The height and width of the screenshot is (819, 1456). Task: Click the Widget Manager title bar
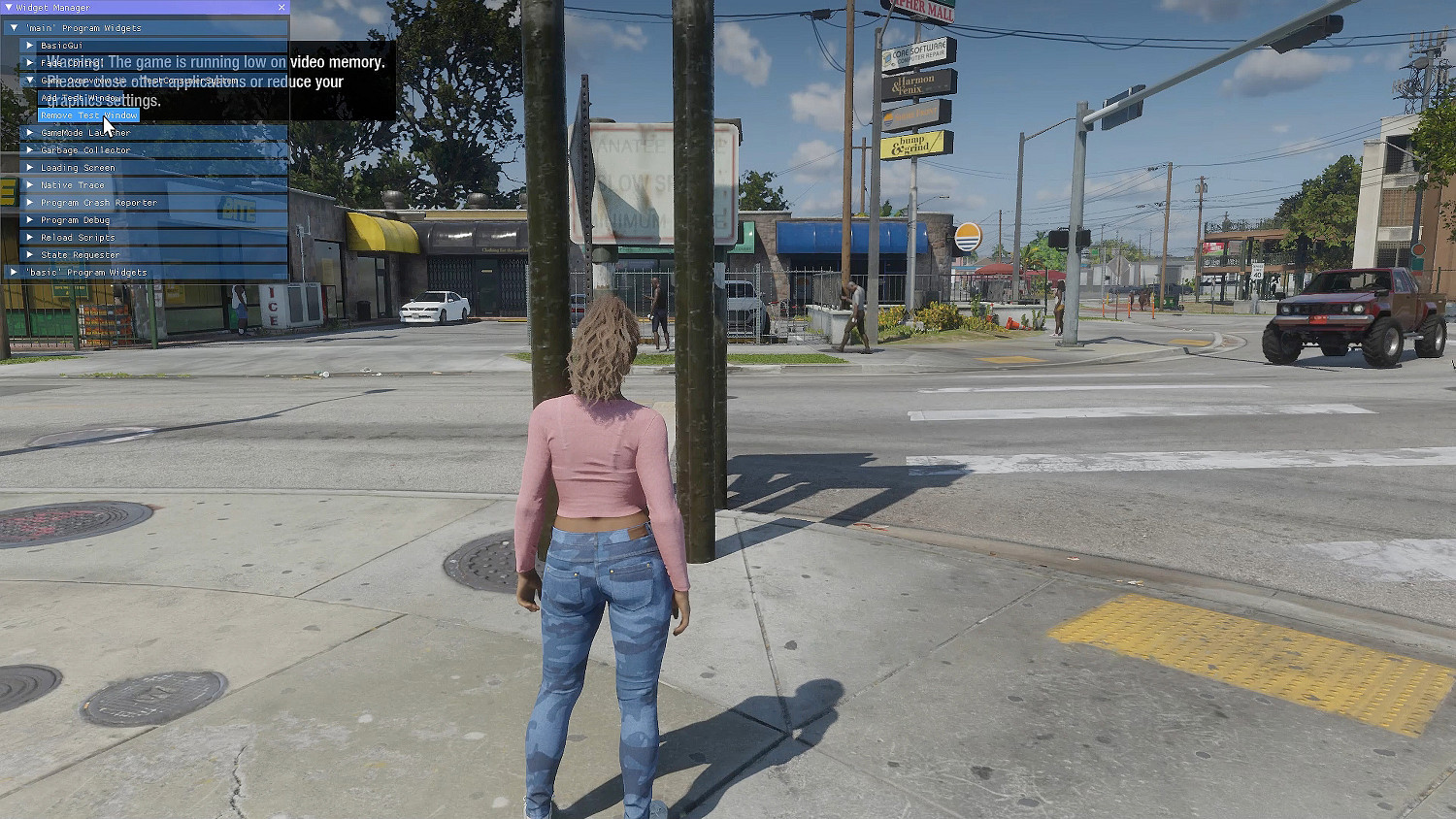pos(116,7)
